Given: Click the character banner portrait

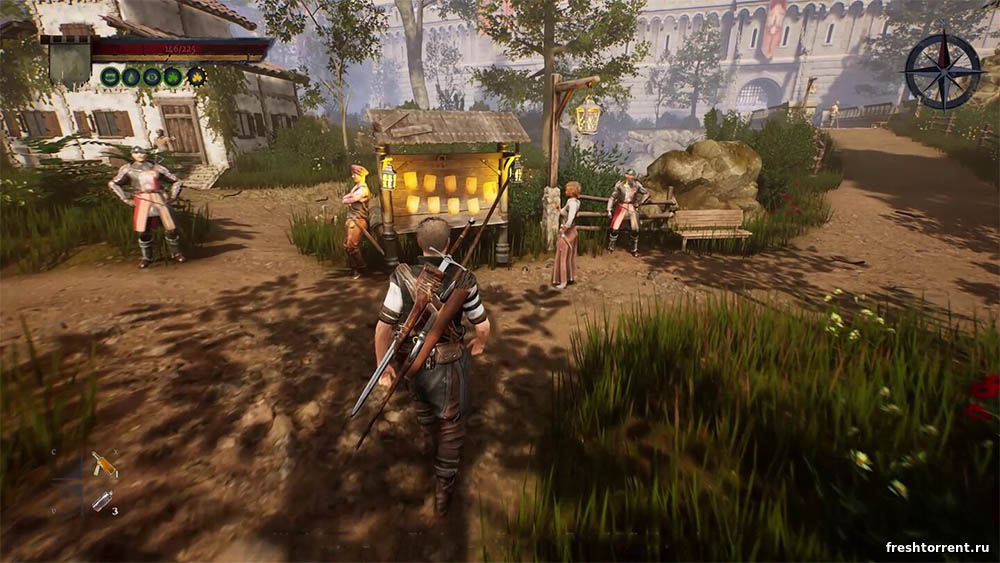Looking at the screenshot, I should pyautogui.click(x=69, y=60).
